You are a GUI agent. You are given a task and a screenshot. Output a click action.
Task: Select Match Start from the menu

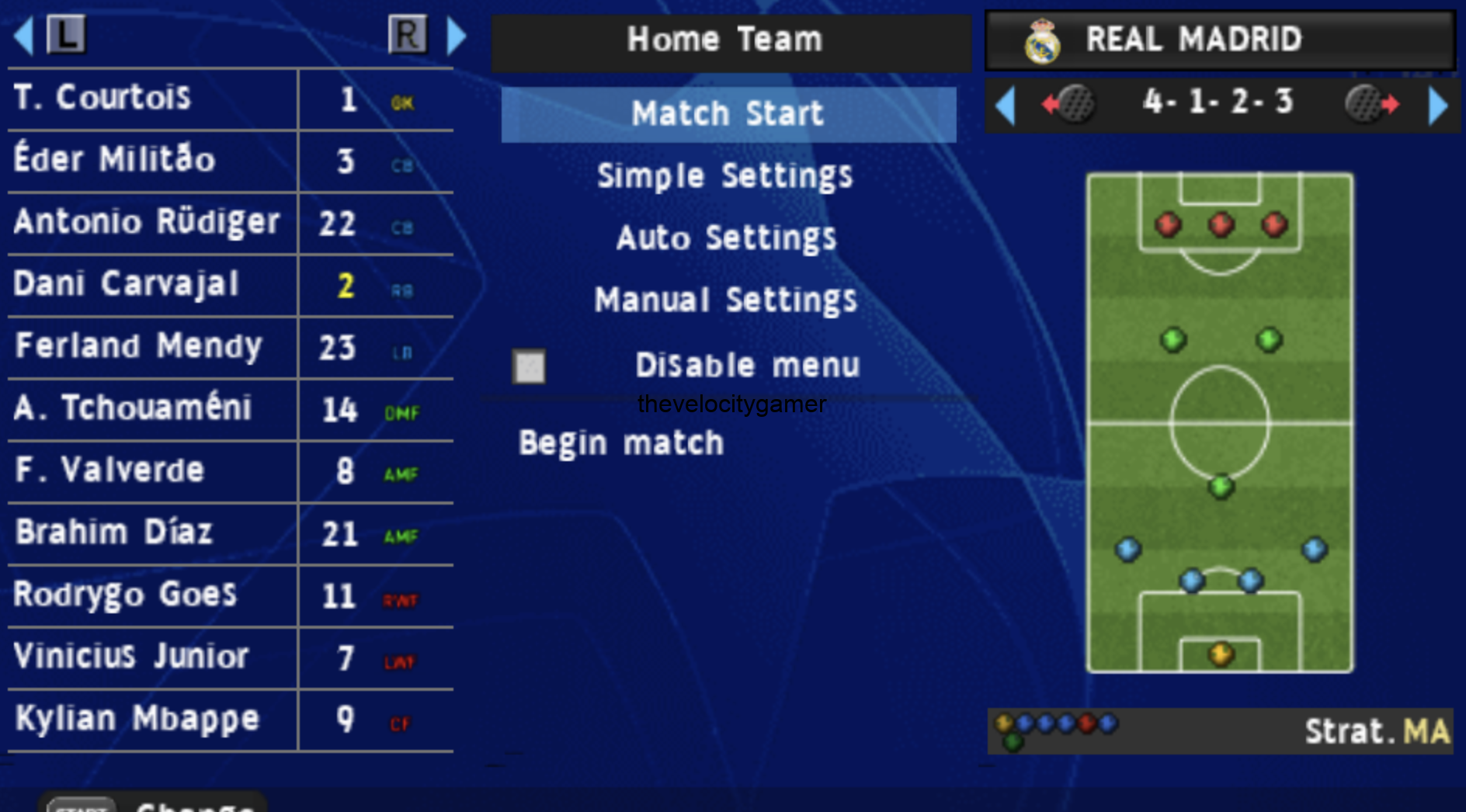[x=727, y=113]
